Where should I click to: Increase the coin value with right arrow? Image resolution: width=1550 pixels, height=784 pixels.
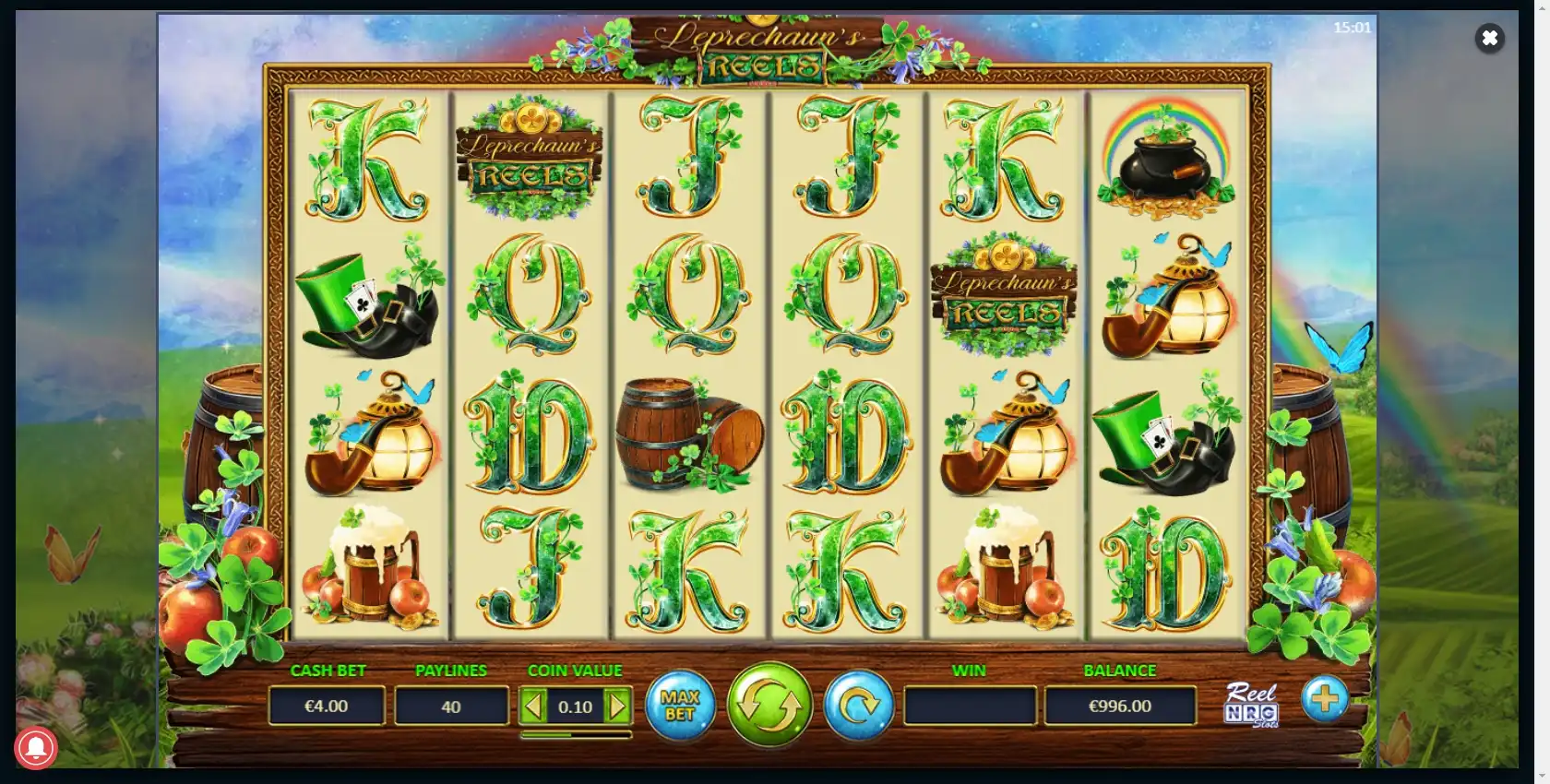[617, 707]
